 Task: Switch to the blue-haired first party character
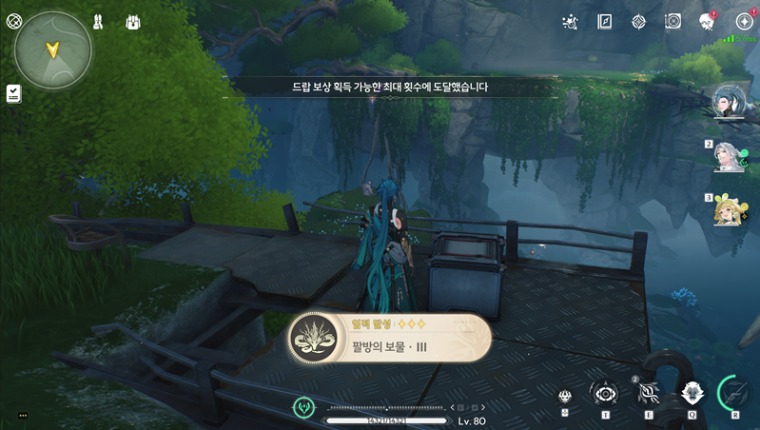pos(728,103)
